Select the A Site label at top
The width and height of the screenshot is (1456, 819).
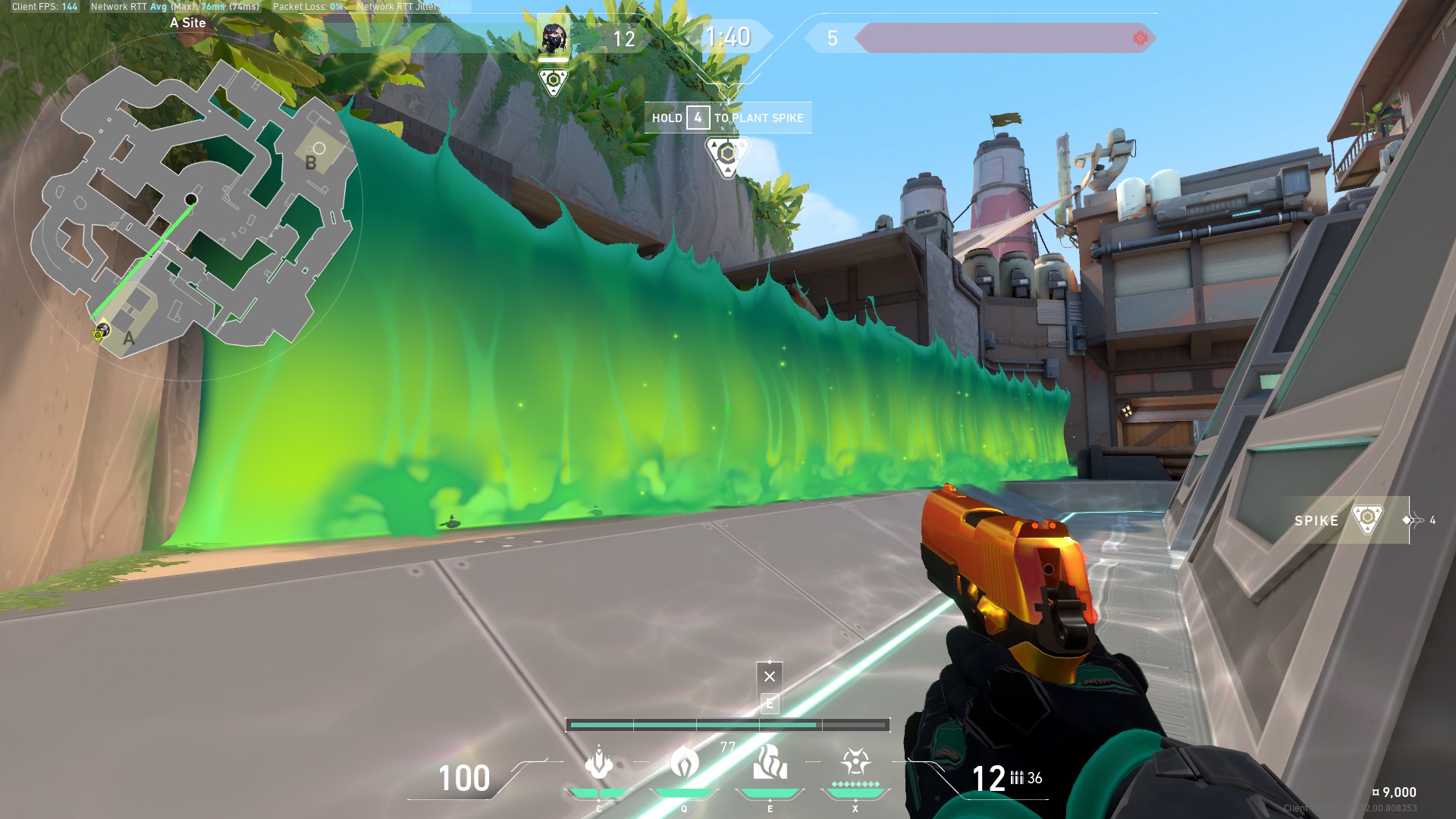tap(190, 24)
